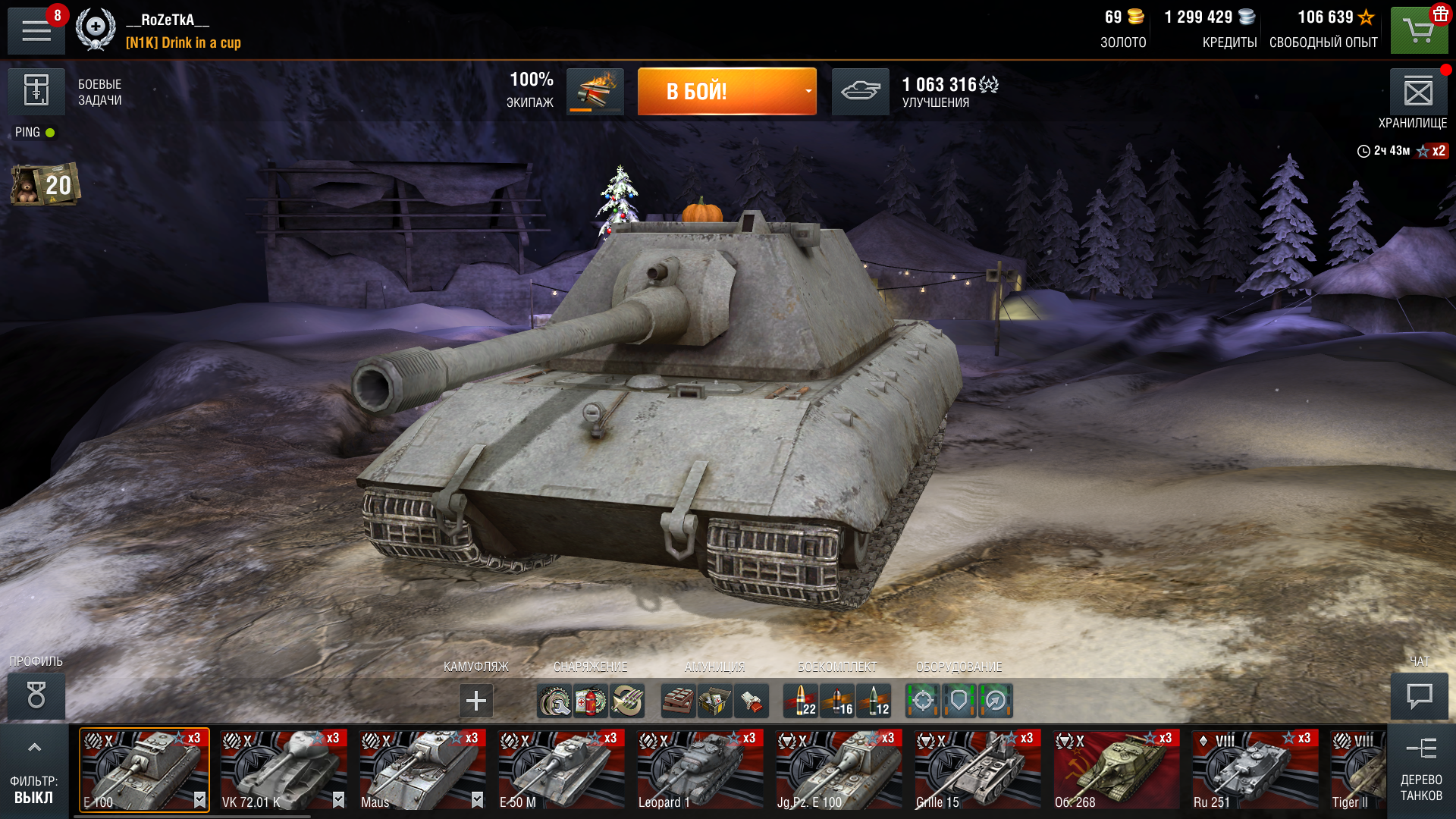Open the crew training icon
Viewport: 1456px width, 819px height.
[595, 92]
